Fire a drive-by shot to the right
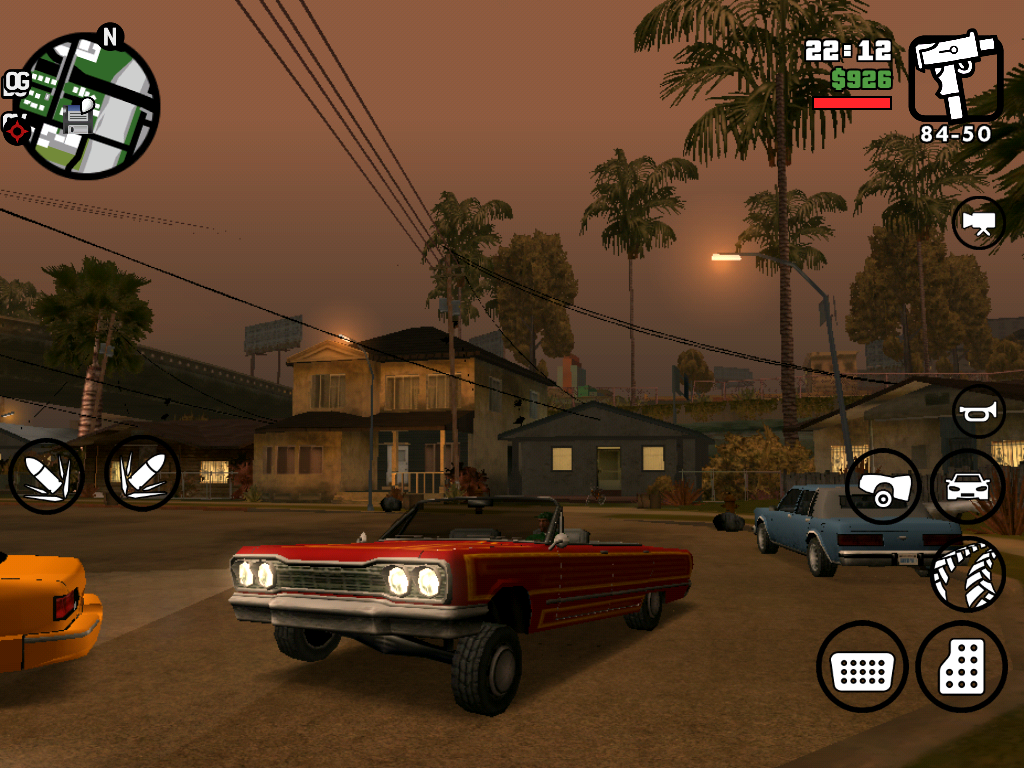Screen dimensions: 1024x768 [x=142, y=473]
